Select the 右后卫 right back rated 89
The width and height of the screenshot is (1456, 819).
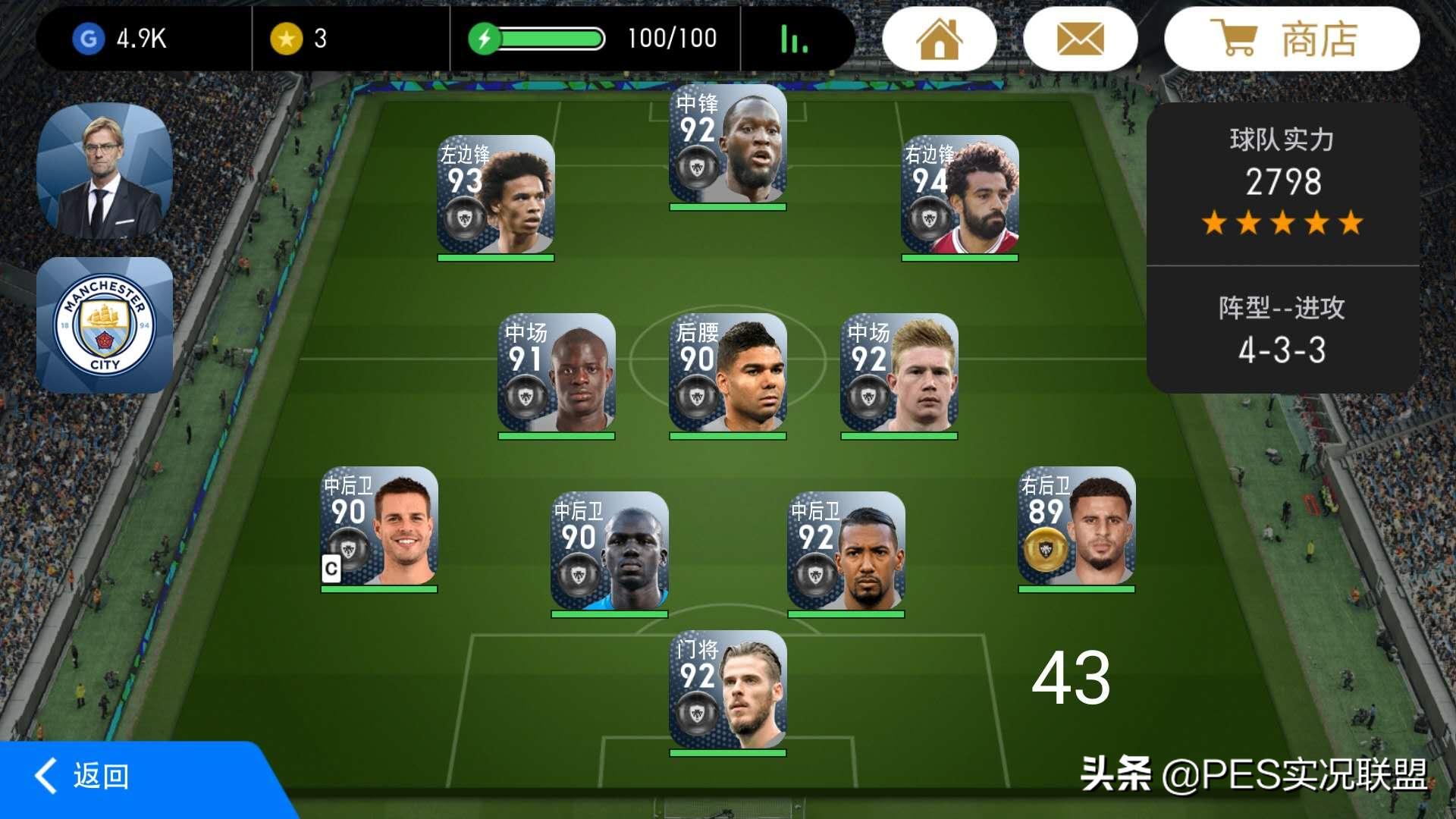[x=1076, y=527]
